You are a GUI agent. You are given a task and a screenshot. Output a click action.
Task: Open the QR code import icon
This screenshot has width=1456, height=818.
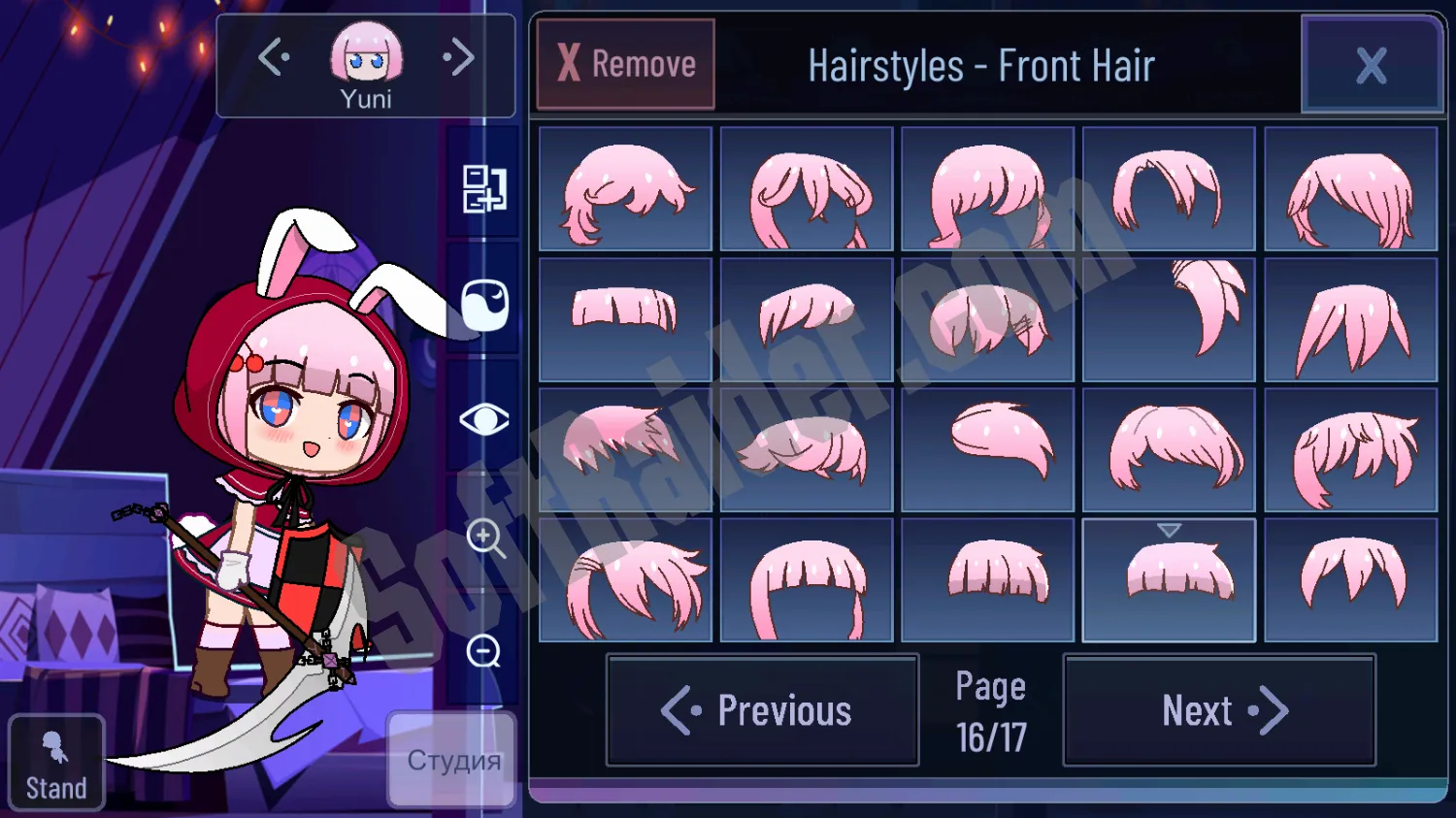coord(484,188)
